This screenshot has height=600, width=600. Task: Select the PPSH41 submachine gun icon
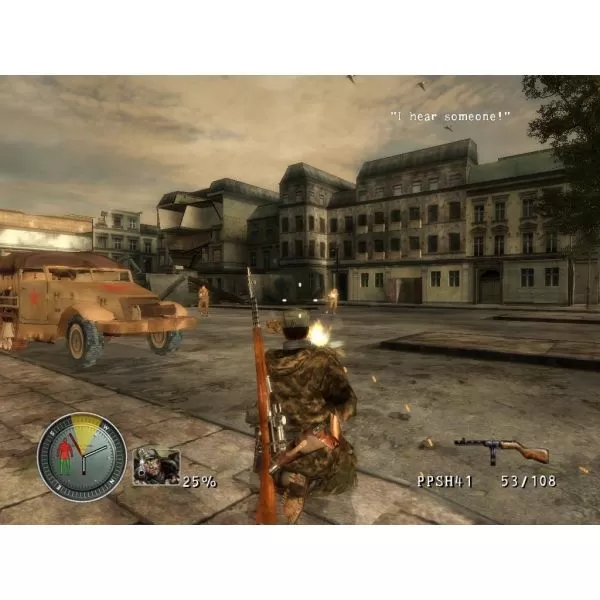coord(501,449)
